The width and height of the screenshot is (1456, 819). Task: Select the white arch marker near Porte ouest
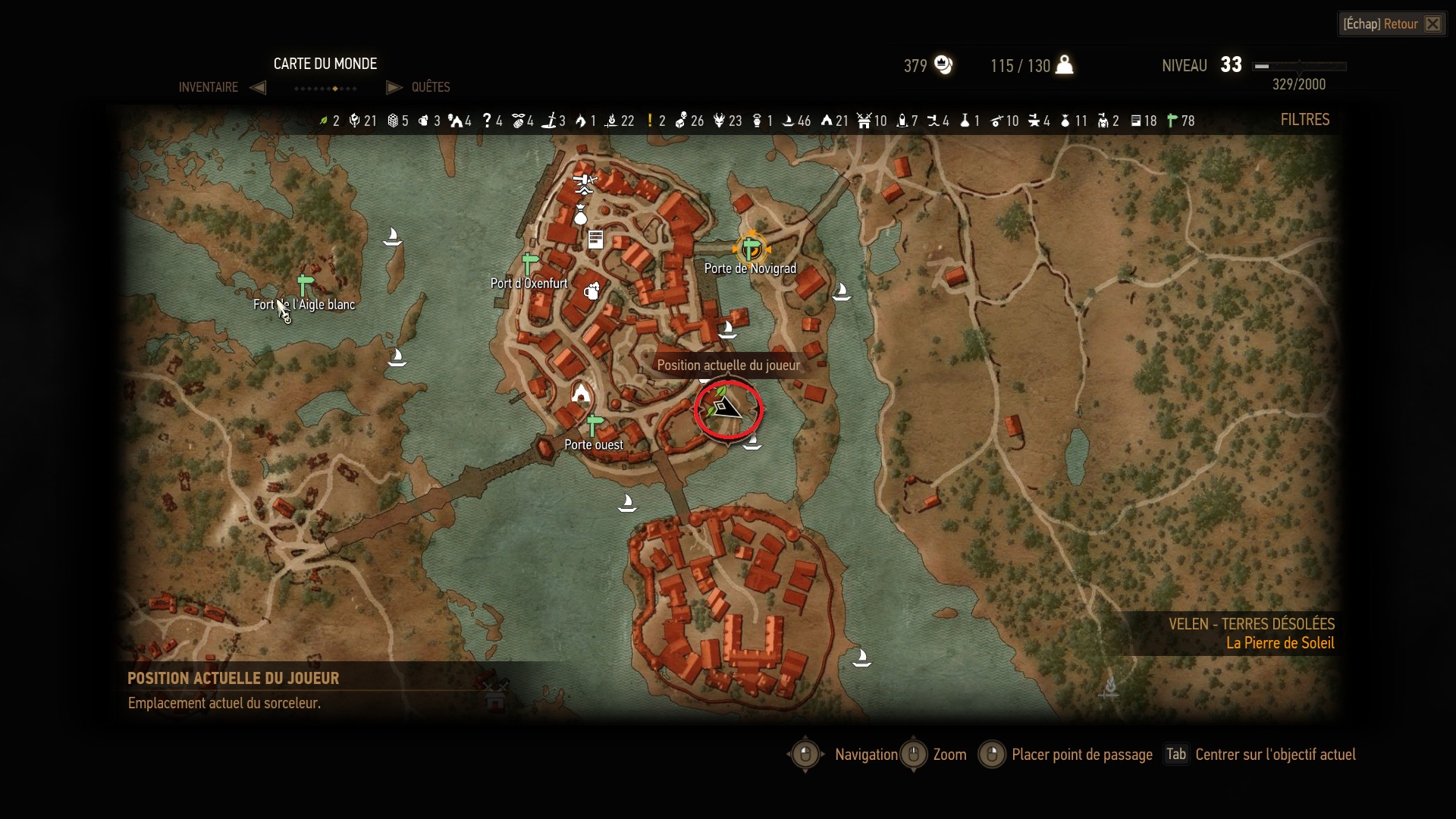point(581,393)
